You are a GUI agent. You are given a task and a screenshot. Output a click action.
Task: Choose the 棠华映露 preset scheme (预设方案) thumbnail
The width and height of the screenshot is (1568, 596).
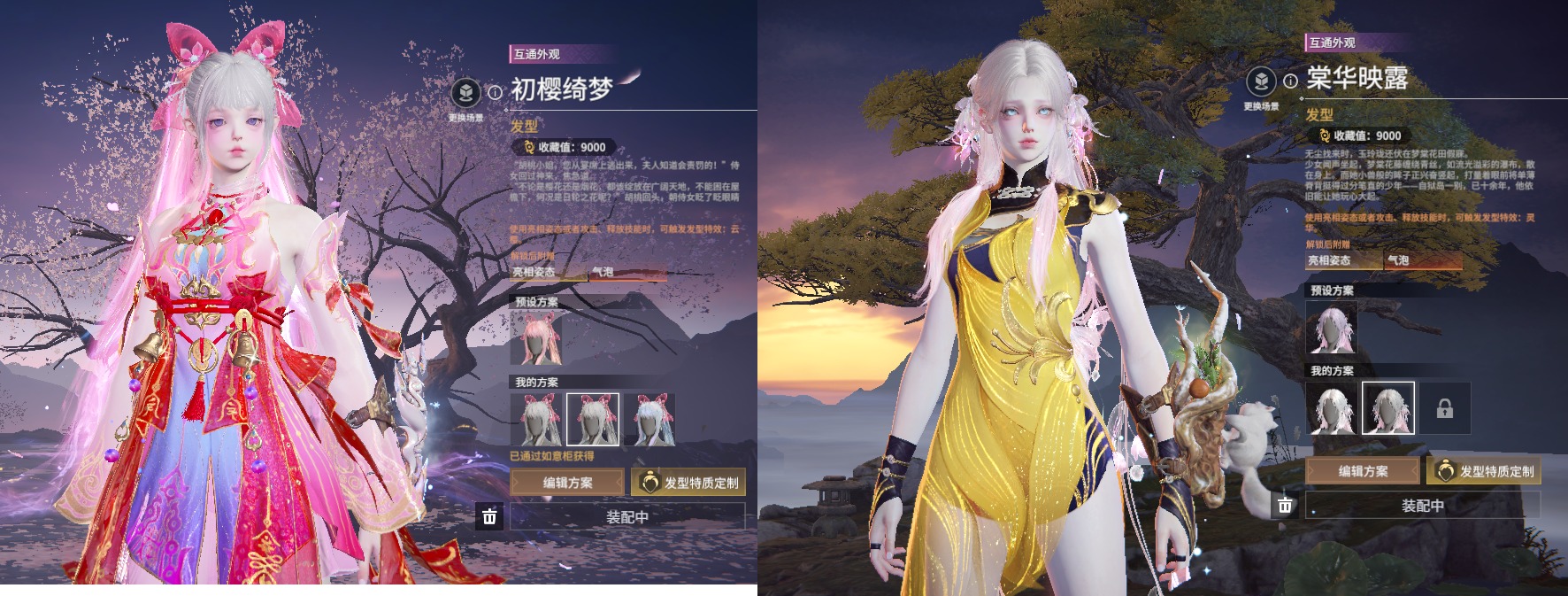tap(1332, 327)
